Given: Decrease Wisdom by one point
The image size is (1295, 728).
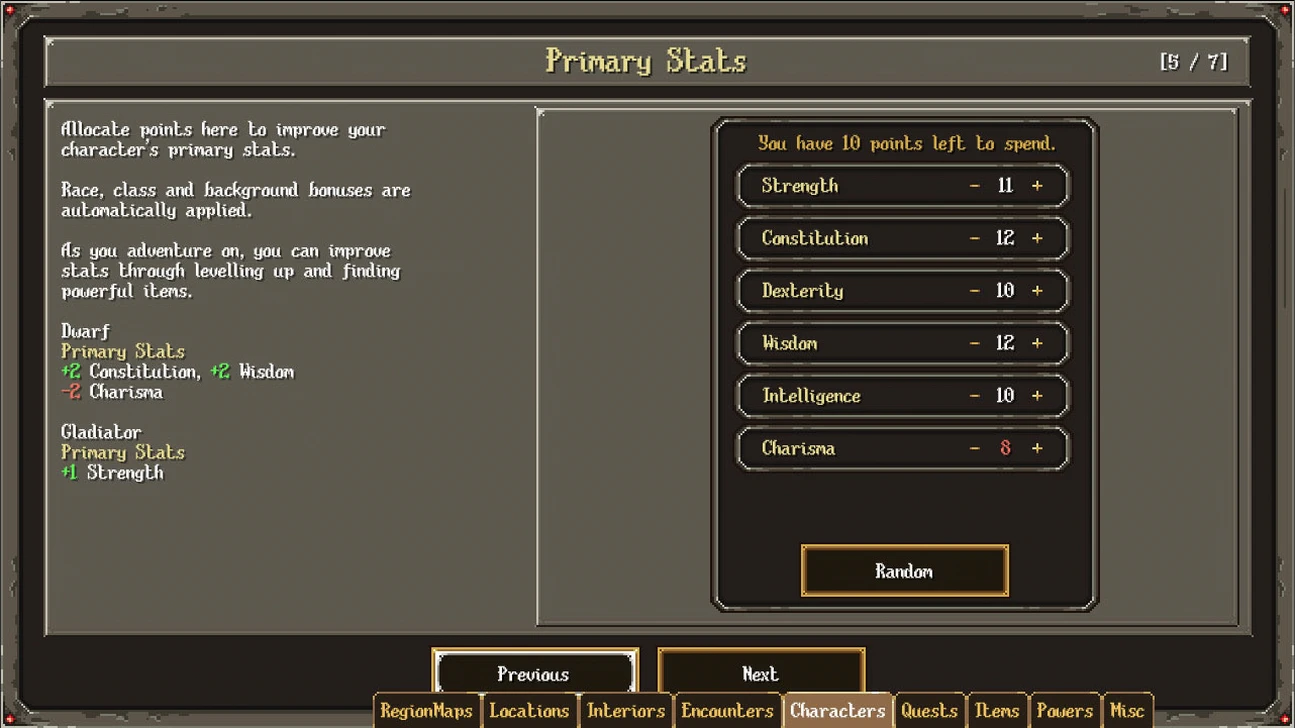Looking at the screenshot, I should pyautogui.click(x=975, y=343).
